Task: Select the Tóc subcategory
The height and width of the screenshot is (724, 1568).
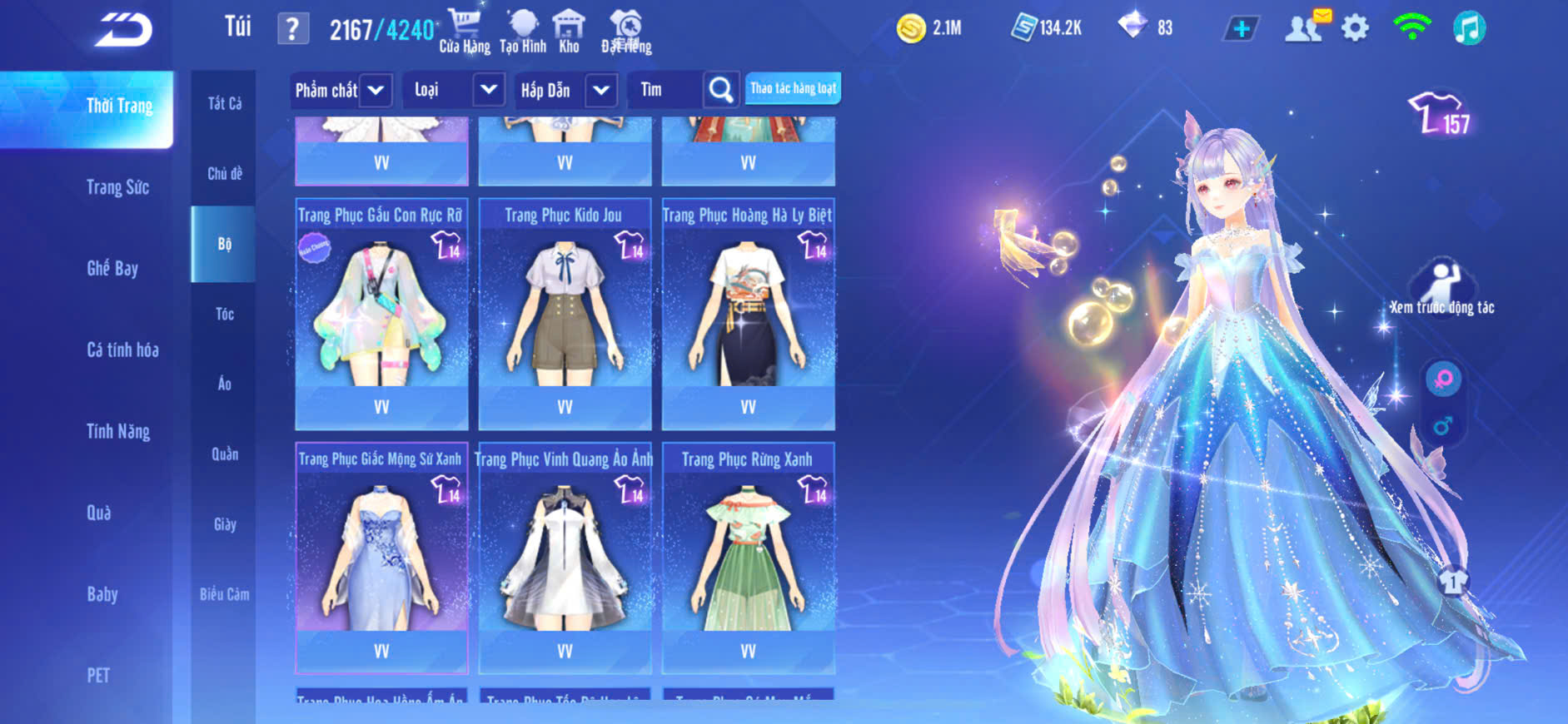Action: point(224,314)
